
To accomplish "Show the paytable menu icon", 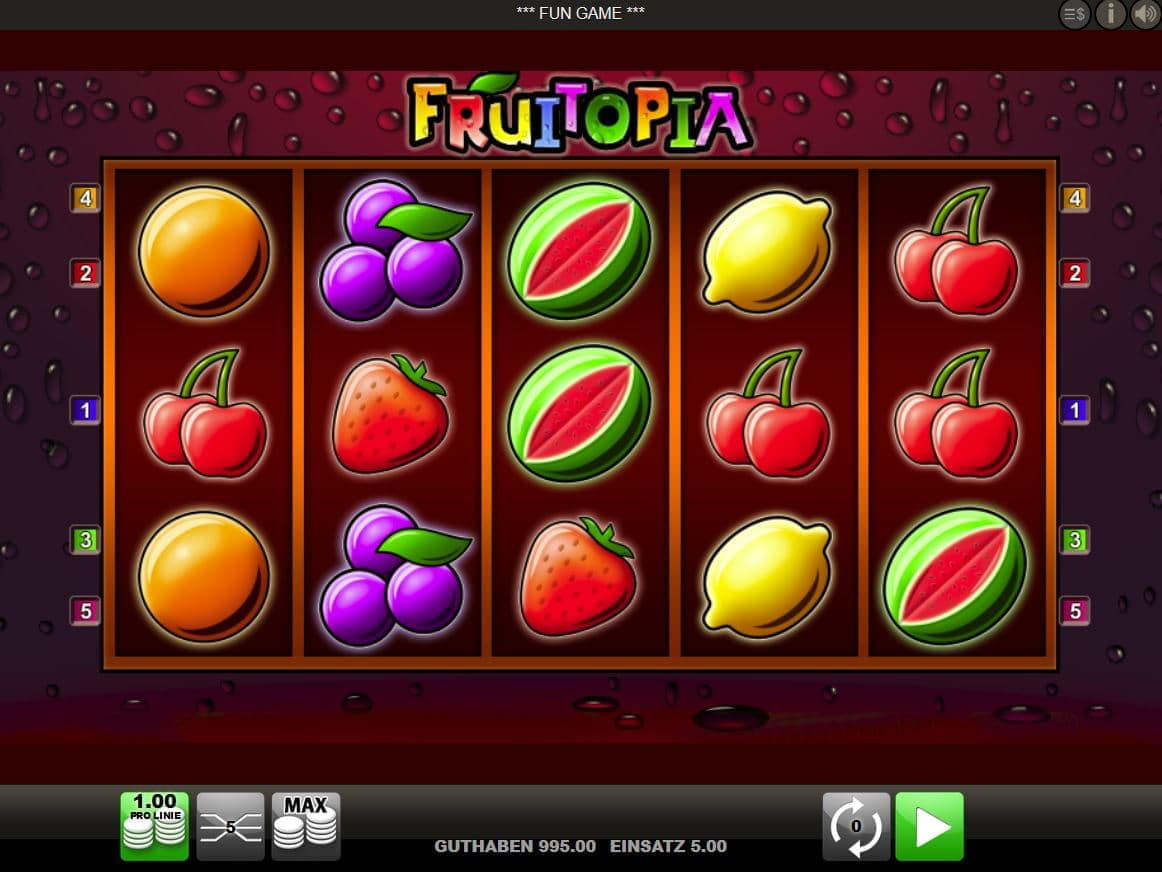I will click(1075, 14).
